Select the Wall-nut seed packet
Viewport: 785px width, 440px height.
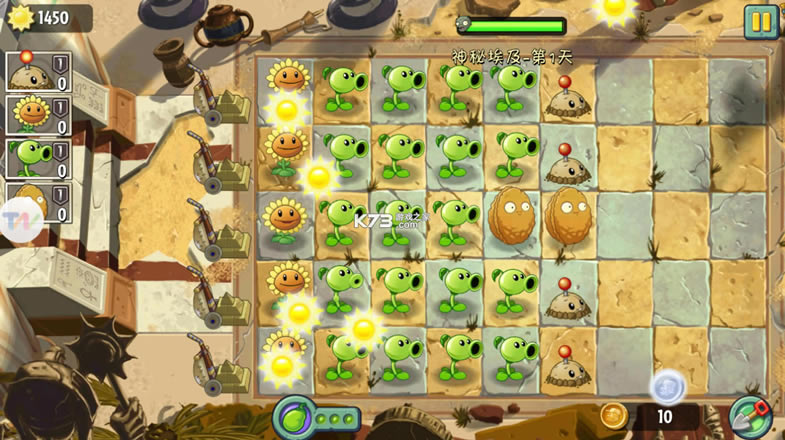37,200
